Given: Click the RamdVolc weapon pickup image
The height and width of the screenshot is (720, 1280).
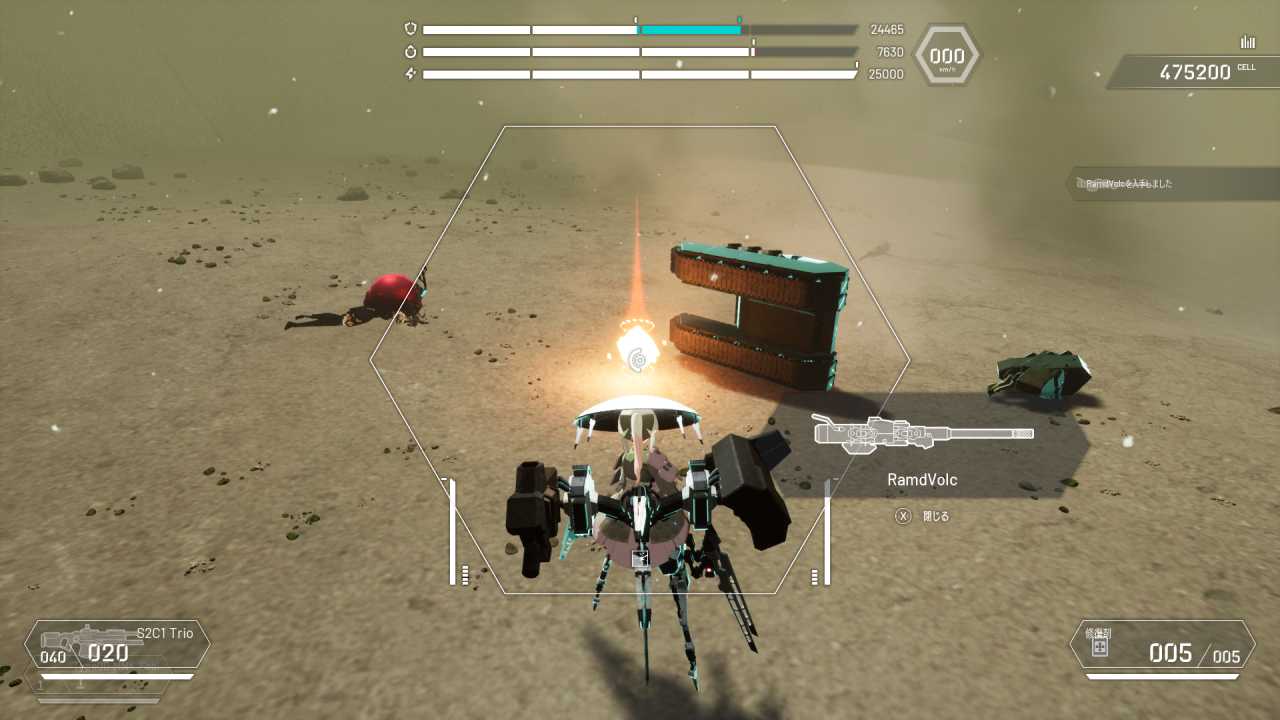Looking at the screenshot, I should [922, 433].
